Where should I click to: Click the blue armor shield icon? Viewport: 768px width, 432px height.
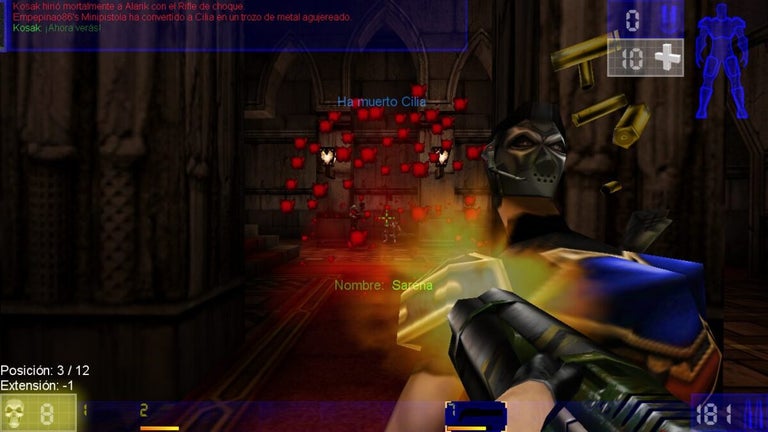669,19
